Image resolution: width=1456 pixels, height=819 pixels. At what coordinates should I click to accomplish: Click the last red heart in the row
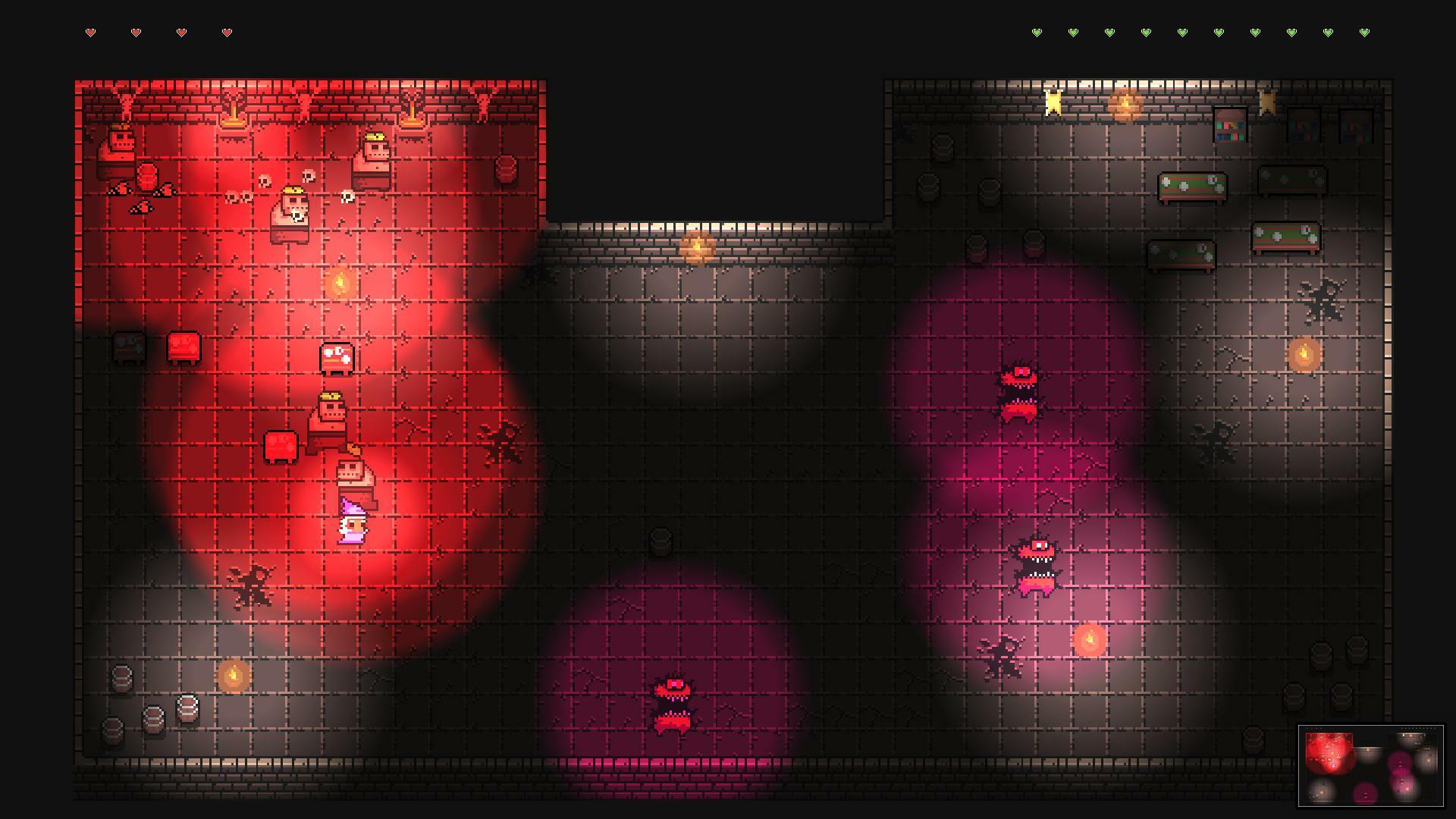[227, 33]
